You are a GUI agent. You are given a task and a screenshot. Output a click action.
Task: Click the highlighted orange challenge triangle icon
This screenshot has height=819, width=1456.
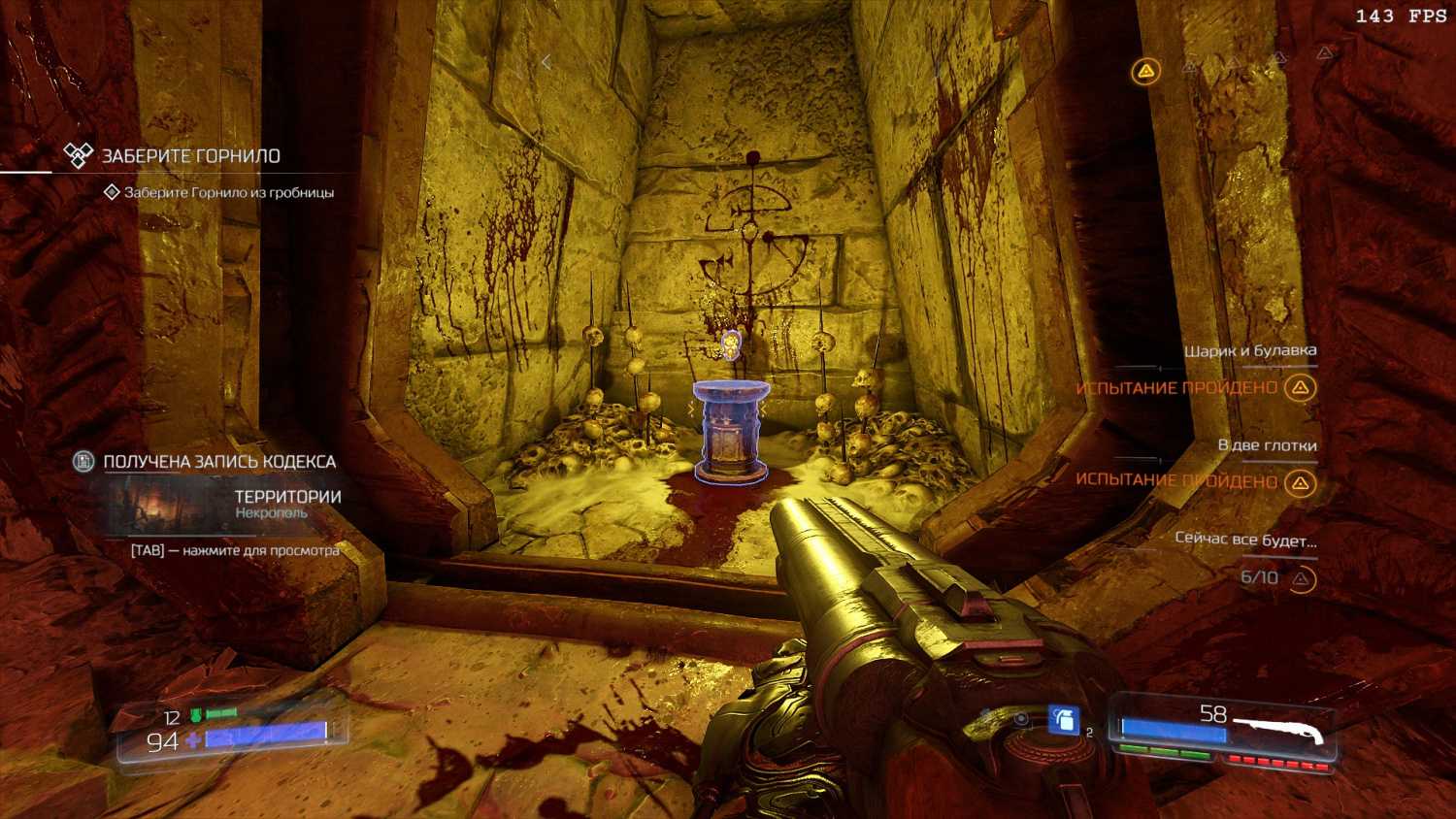tap(1146, 71)
